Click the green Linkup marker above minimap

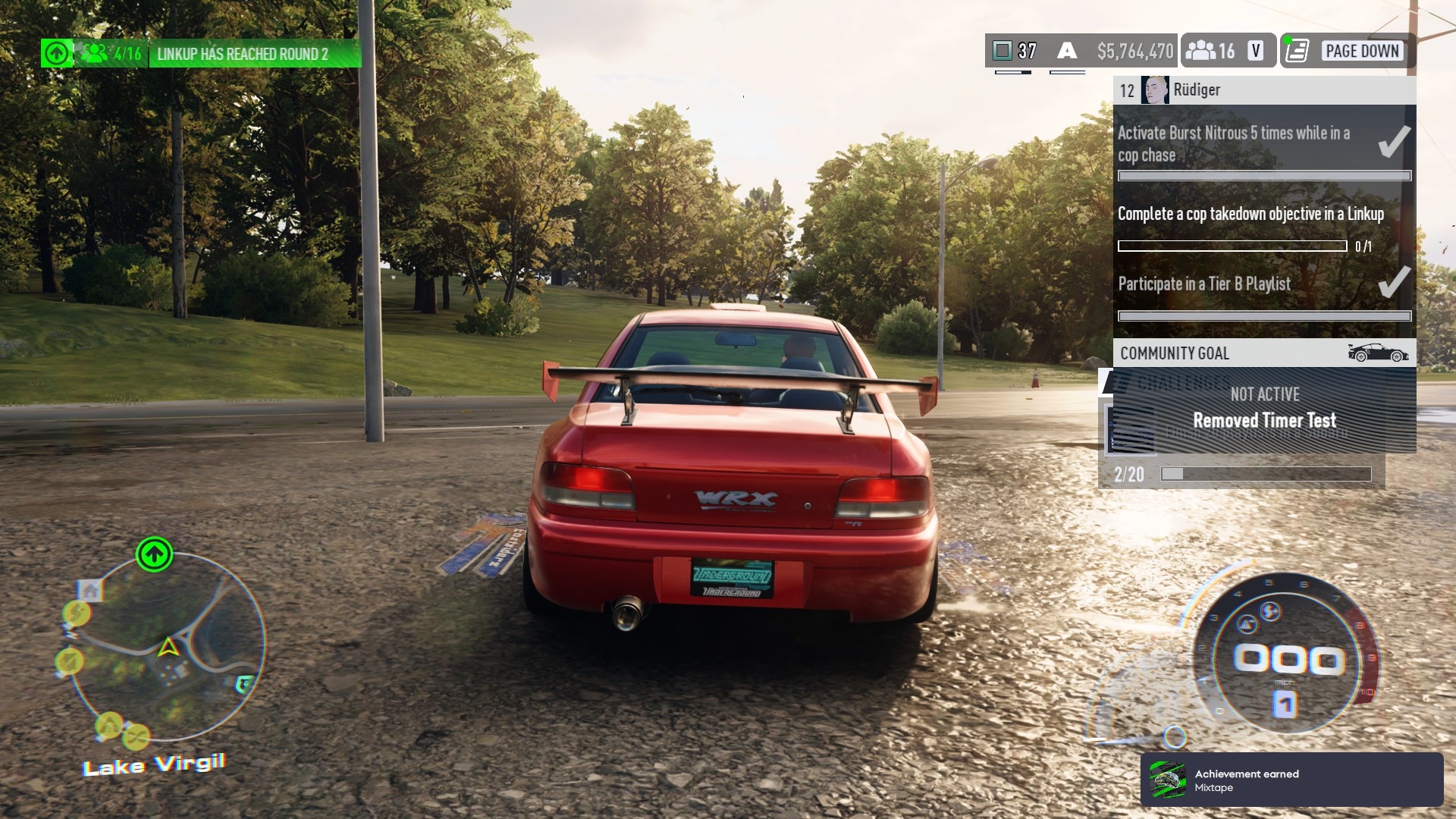(154, 555)
